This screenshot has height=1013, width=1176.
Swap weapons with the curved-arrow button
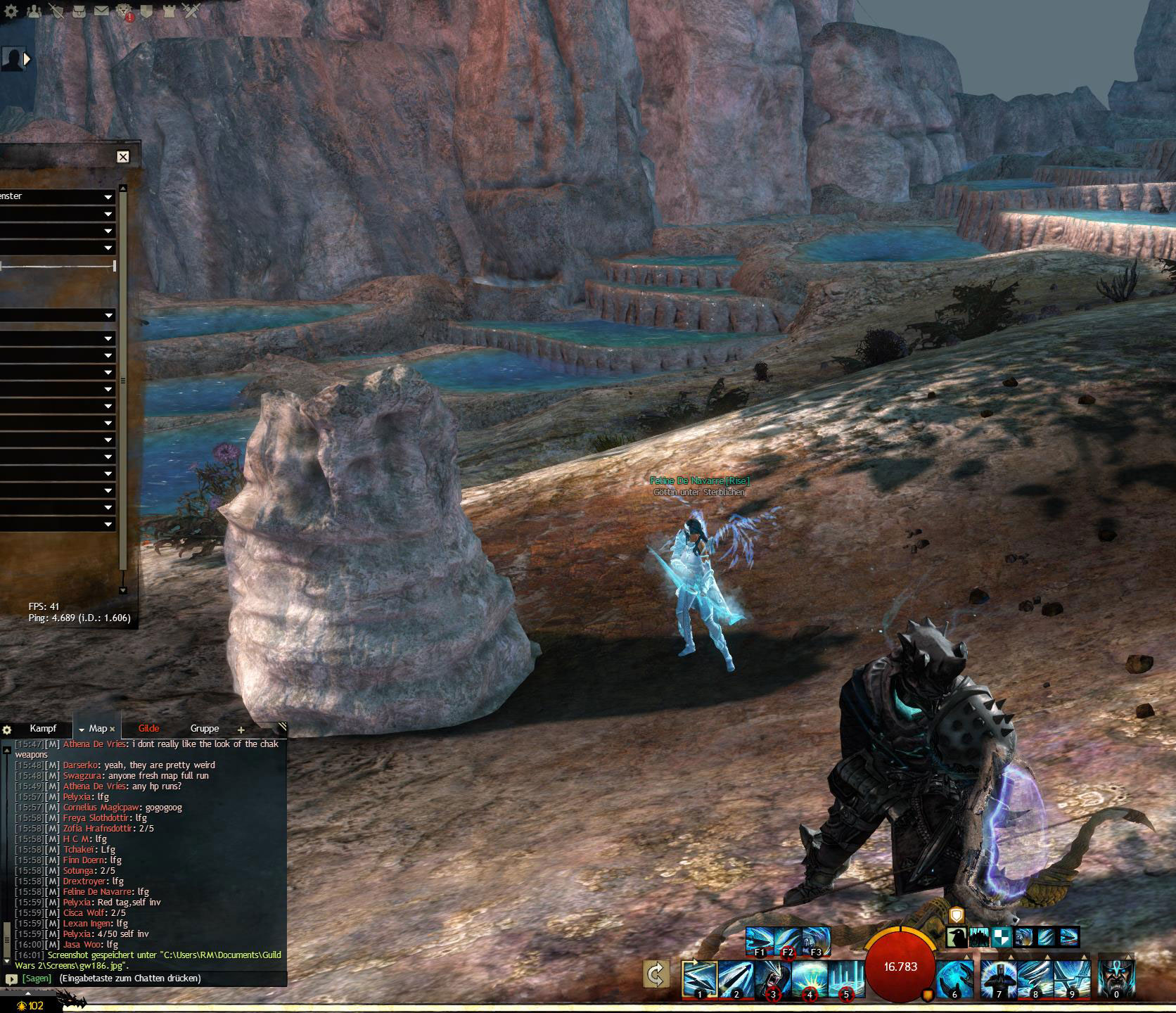[x=656, y=975]
